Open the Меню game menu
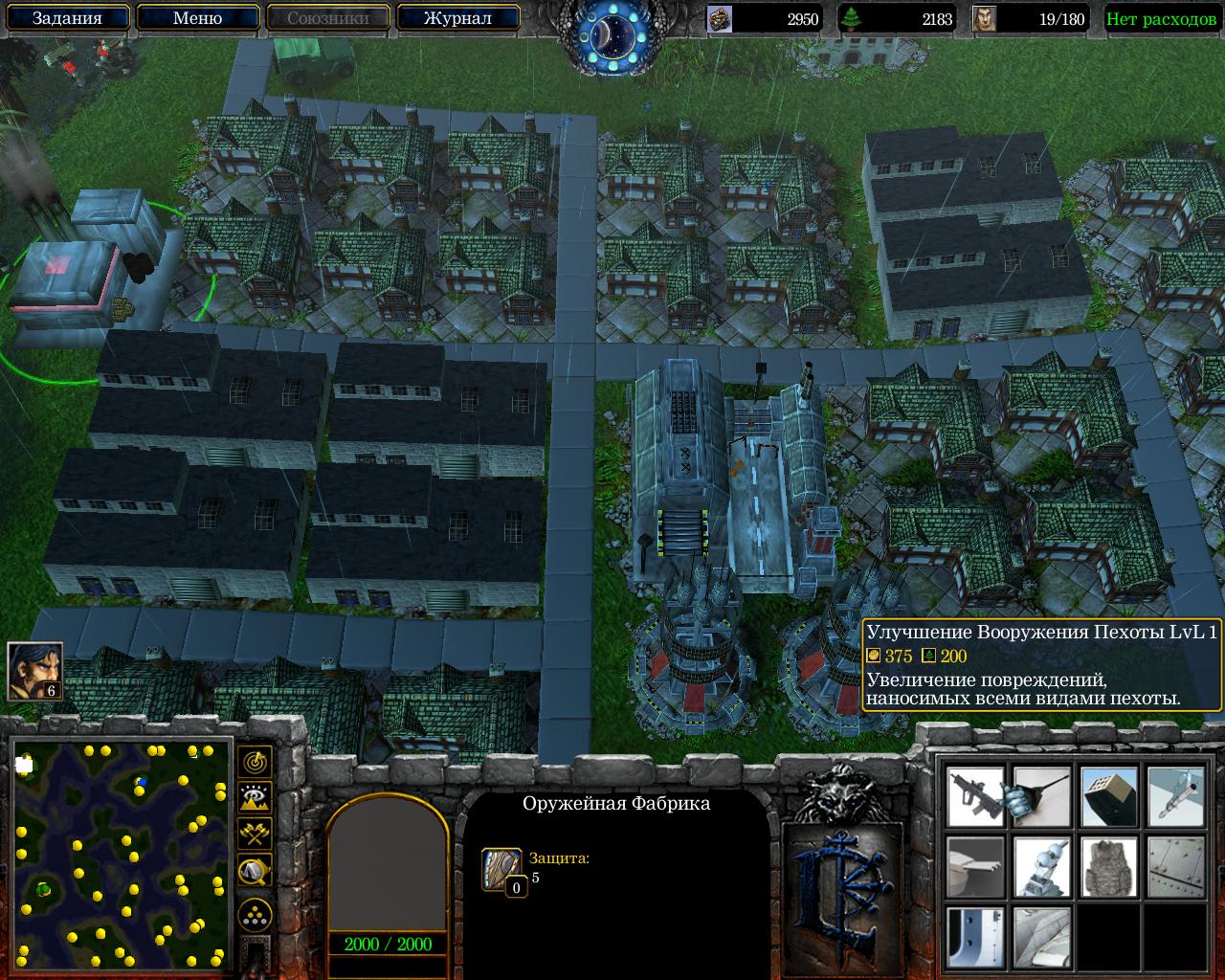Image resolution: width=1225 pixels, height=980 pixels. point(197,17)
